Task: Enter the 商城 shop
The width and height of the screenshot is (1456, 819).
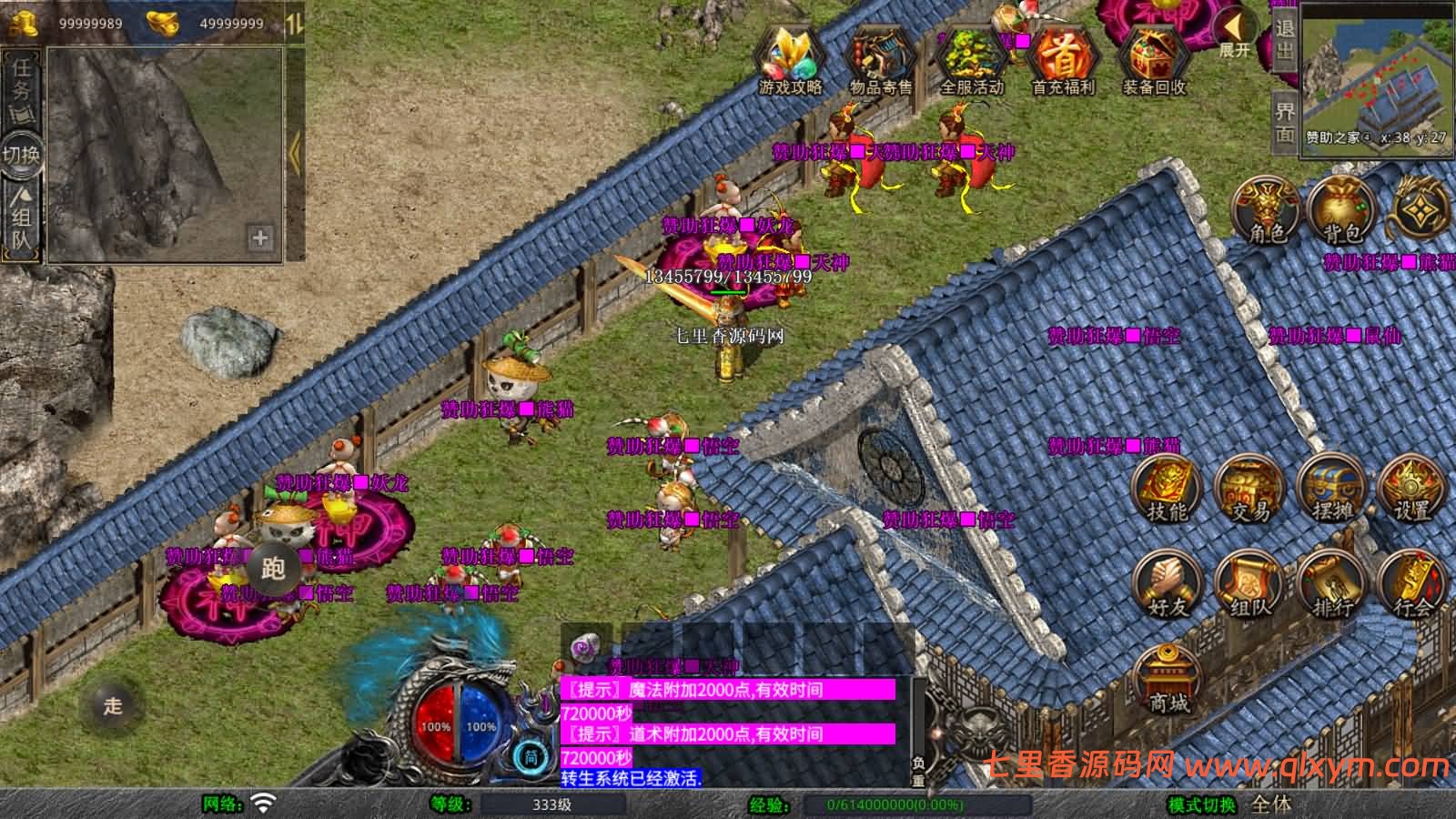Action: pyautogui.click(x=1168, y=679)
